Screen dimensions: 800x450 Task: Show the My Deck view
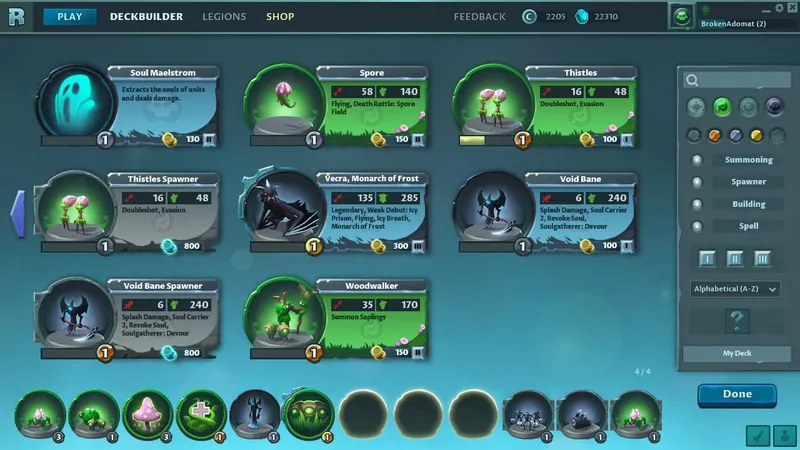pyautogui.click(x=736, y=353)
